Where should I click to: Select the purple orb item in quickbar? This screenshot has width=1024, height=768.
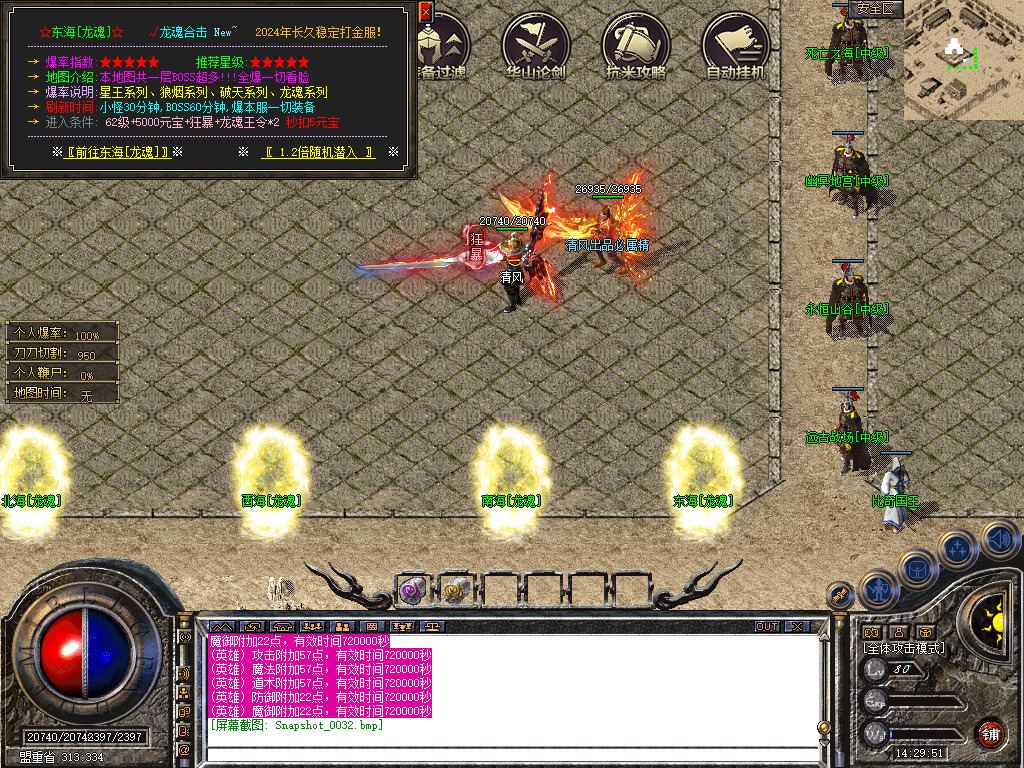point(412,590)
